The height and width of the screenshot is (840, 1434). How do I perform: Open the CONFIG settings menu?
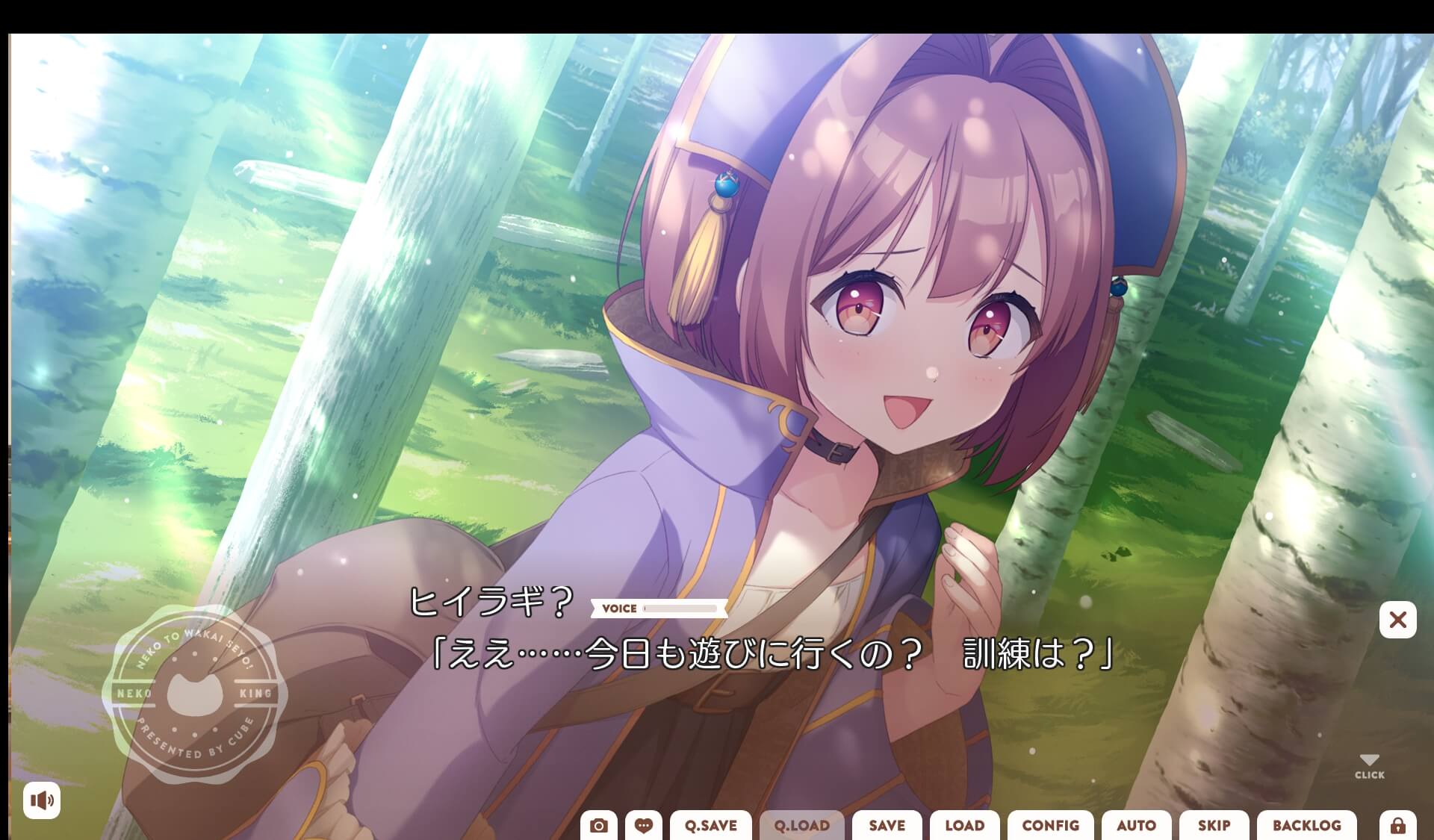click(x=1050, y=826)
